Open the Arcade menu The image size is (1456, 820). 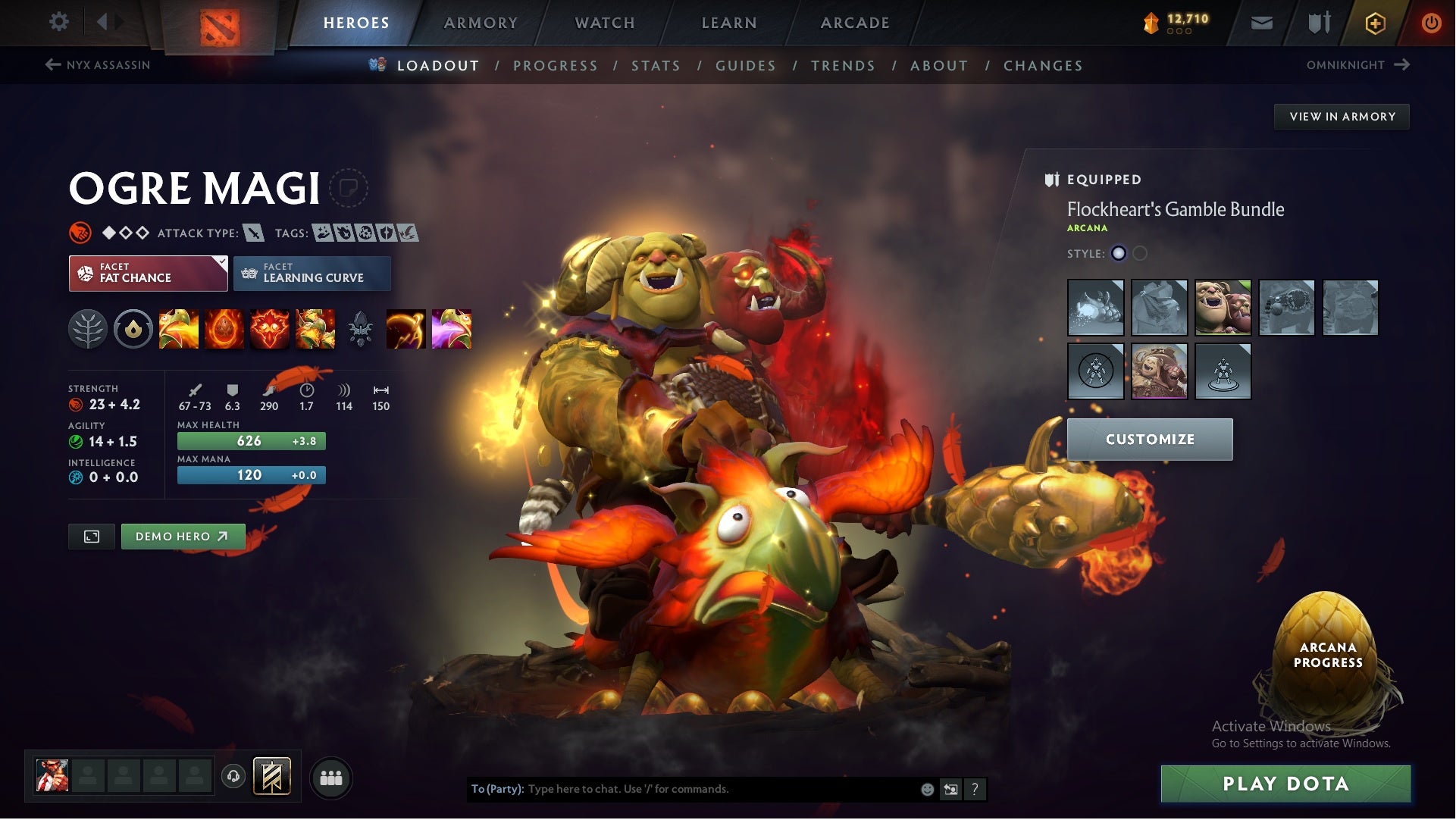[855, 23]
